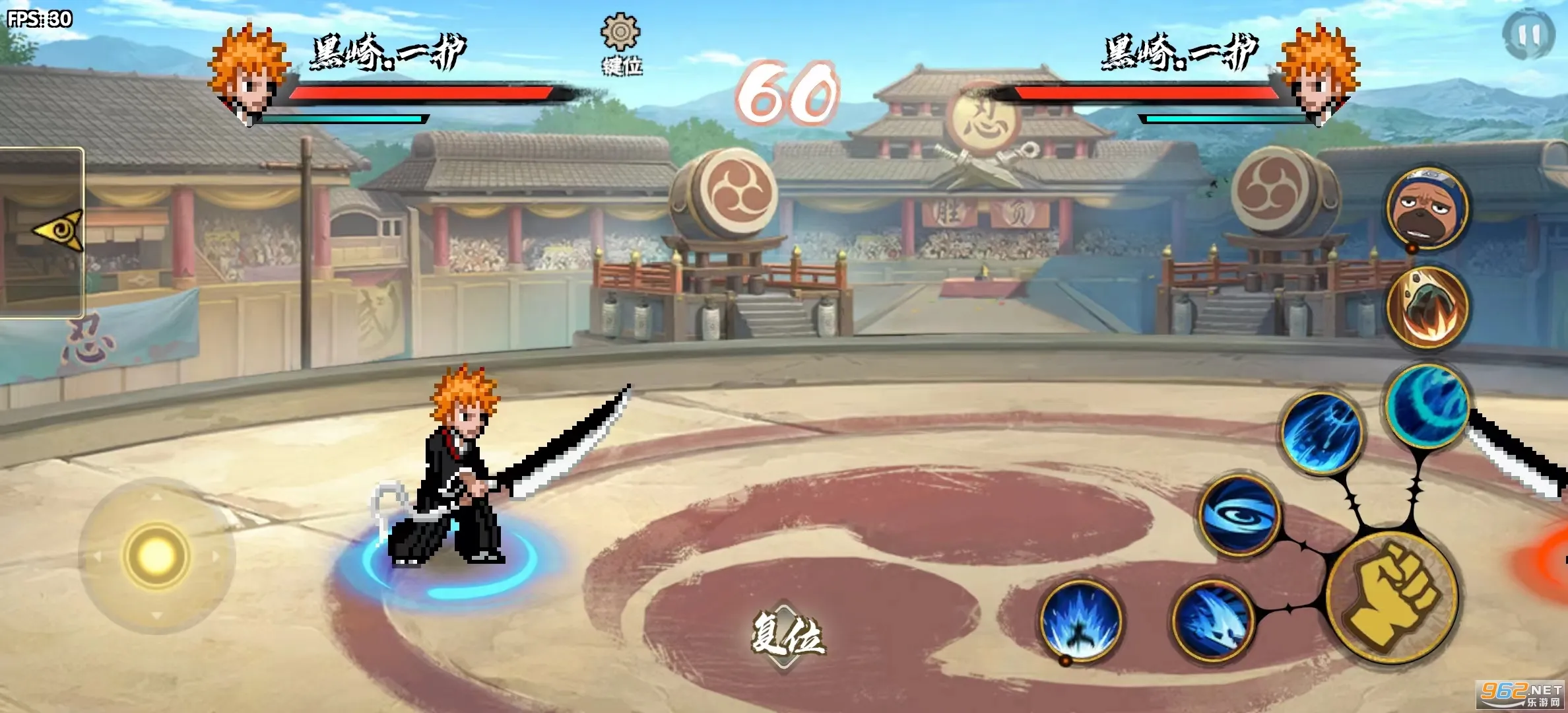
Task: Activate the flaming rock fist skill
Action: (x=1427, y=307)
